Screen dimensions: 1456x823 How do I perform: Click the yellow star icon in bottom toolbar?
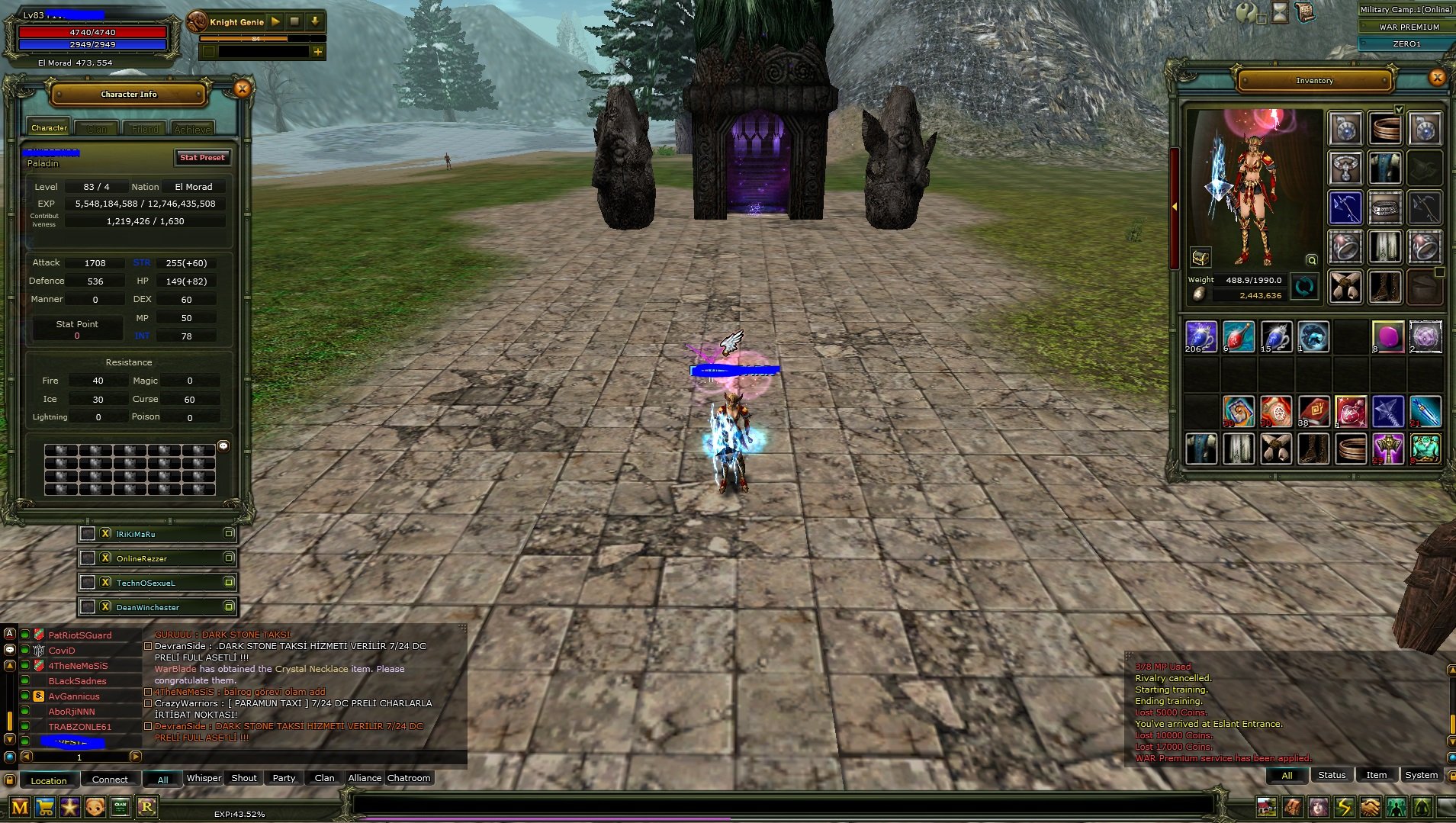click(69, 805)
